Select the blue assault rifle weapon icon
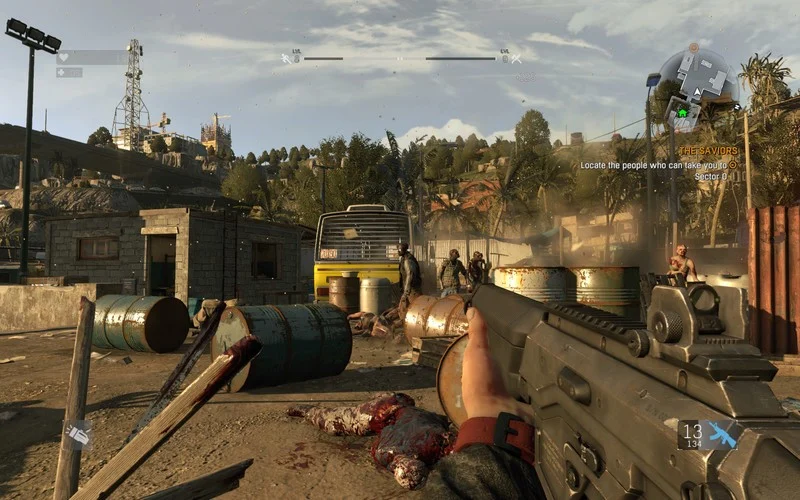 click(x=722, y=434)
